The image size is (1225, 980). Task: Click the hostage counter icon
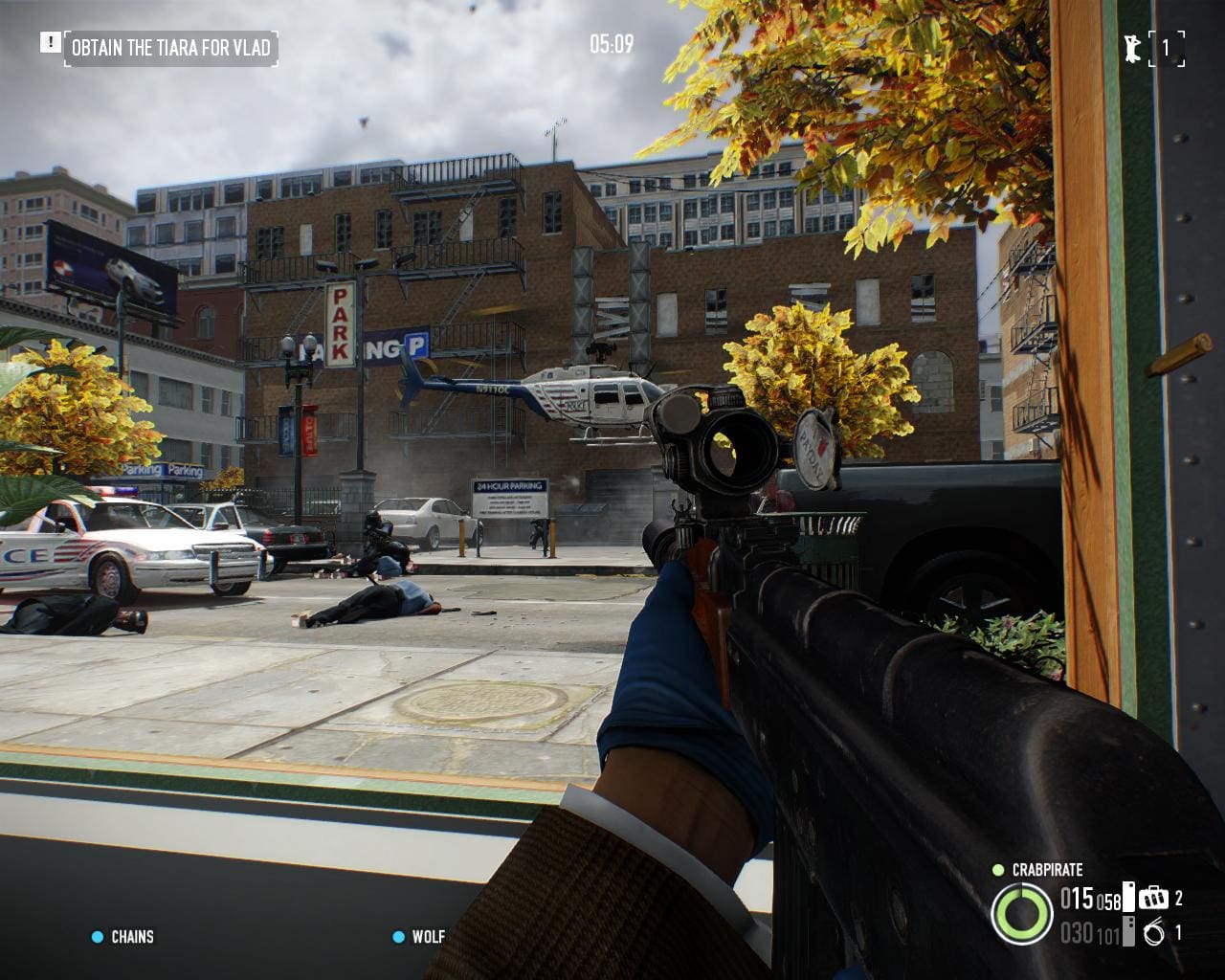(1133, 48)
